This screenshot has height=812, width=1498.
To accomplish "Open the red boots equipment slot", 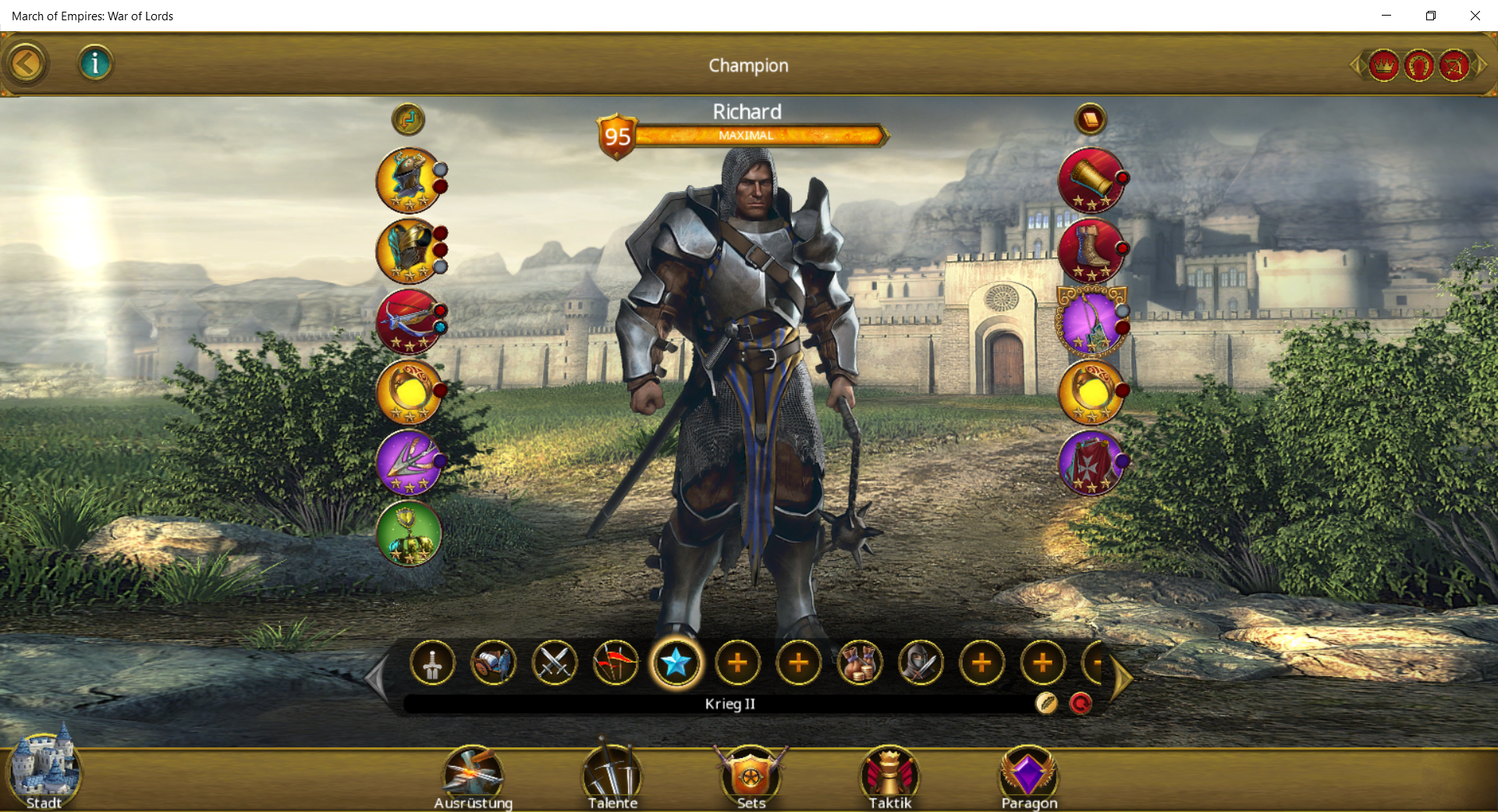I will click(x=1091, y=250).
